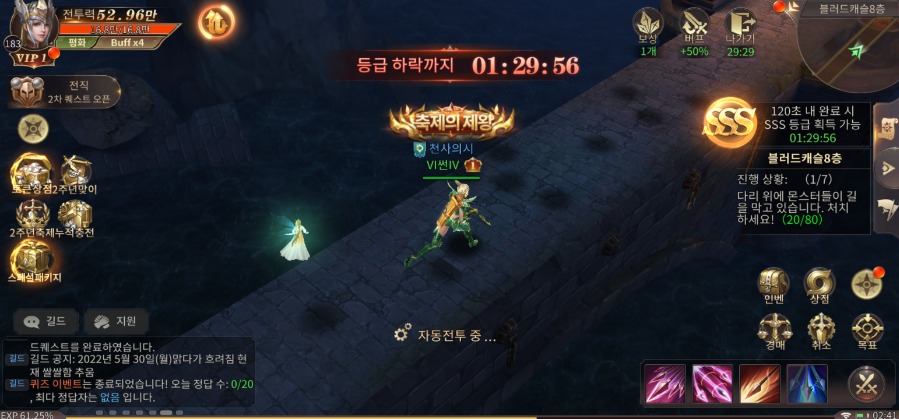Open the 경매 auction scales icon
Viewport: 899px width, 419px height.
pyautogui.click(x=774, y=329)
